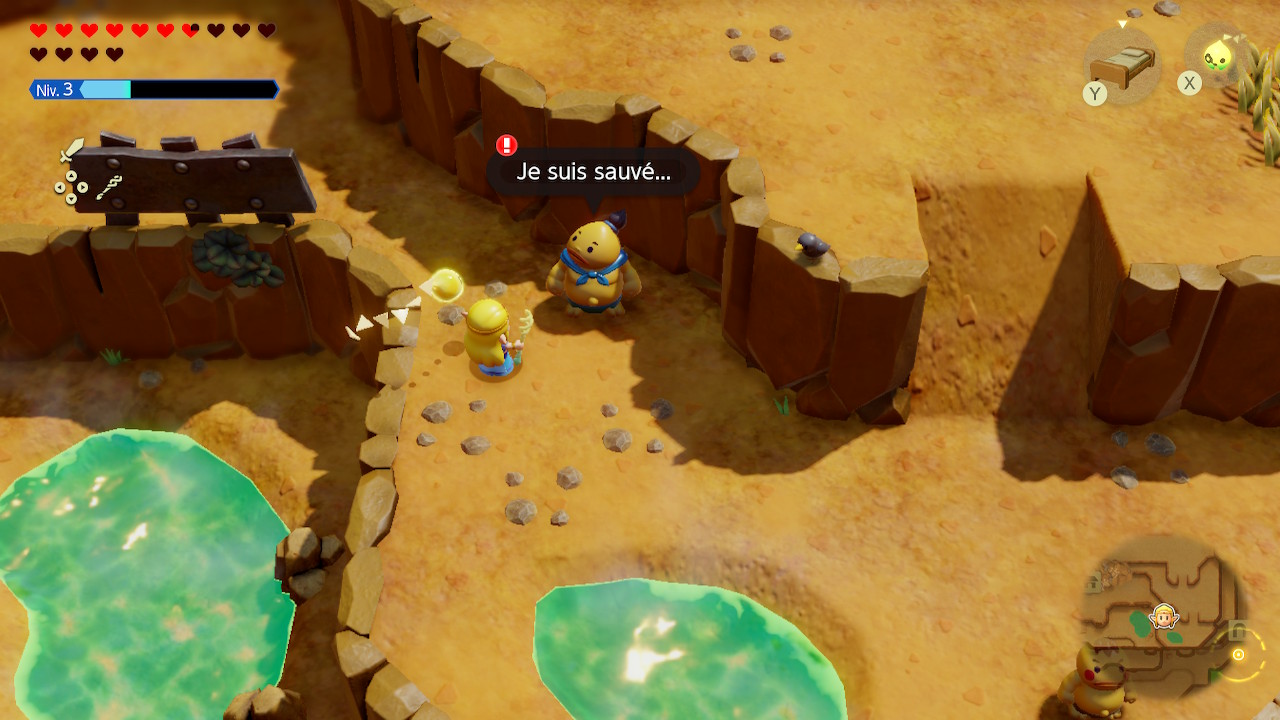Activate the Tri companion icon

(x=1217, y=55)
